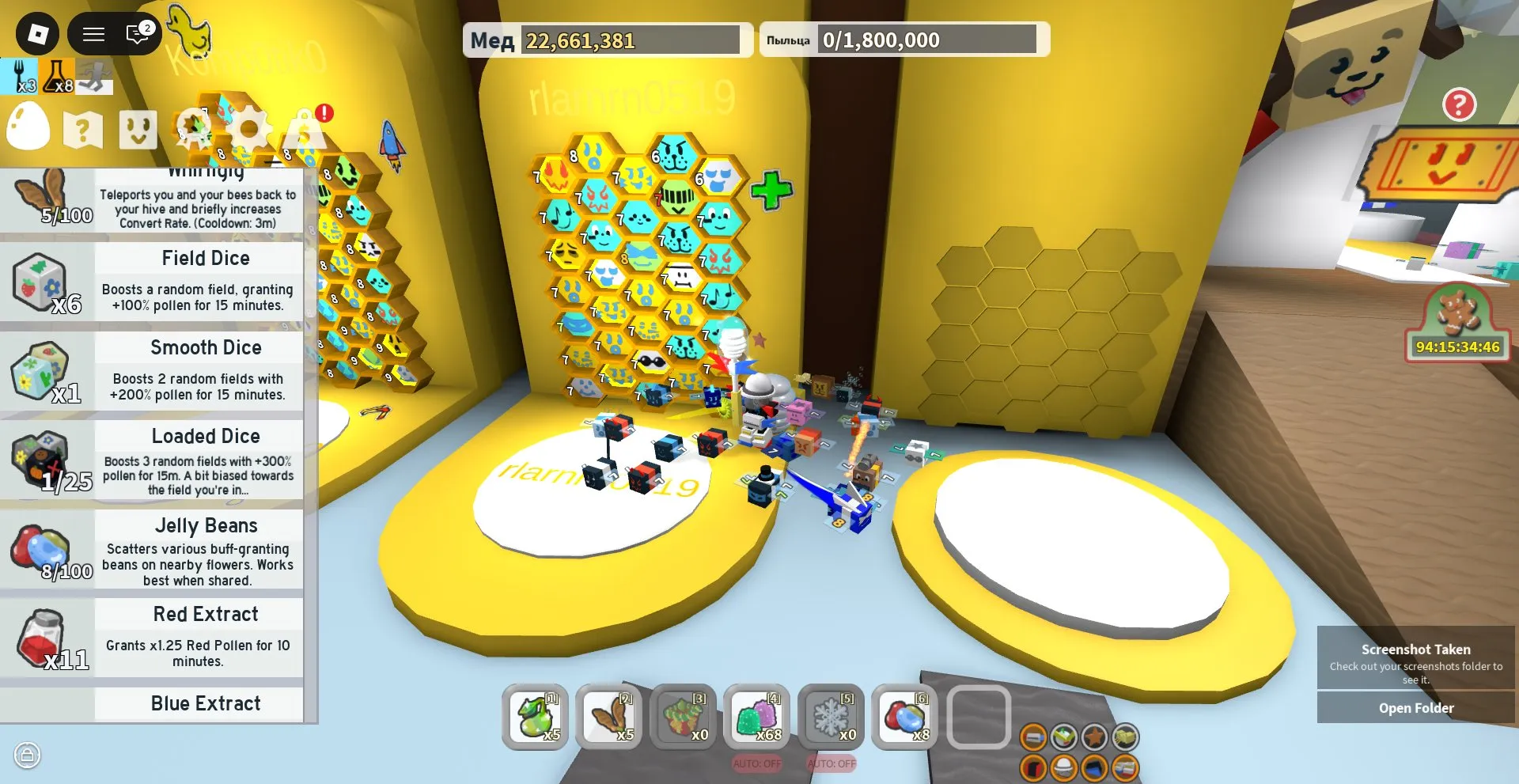
Task: Open the Roblox logo menu
Action: [37, 33]
